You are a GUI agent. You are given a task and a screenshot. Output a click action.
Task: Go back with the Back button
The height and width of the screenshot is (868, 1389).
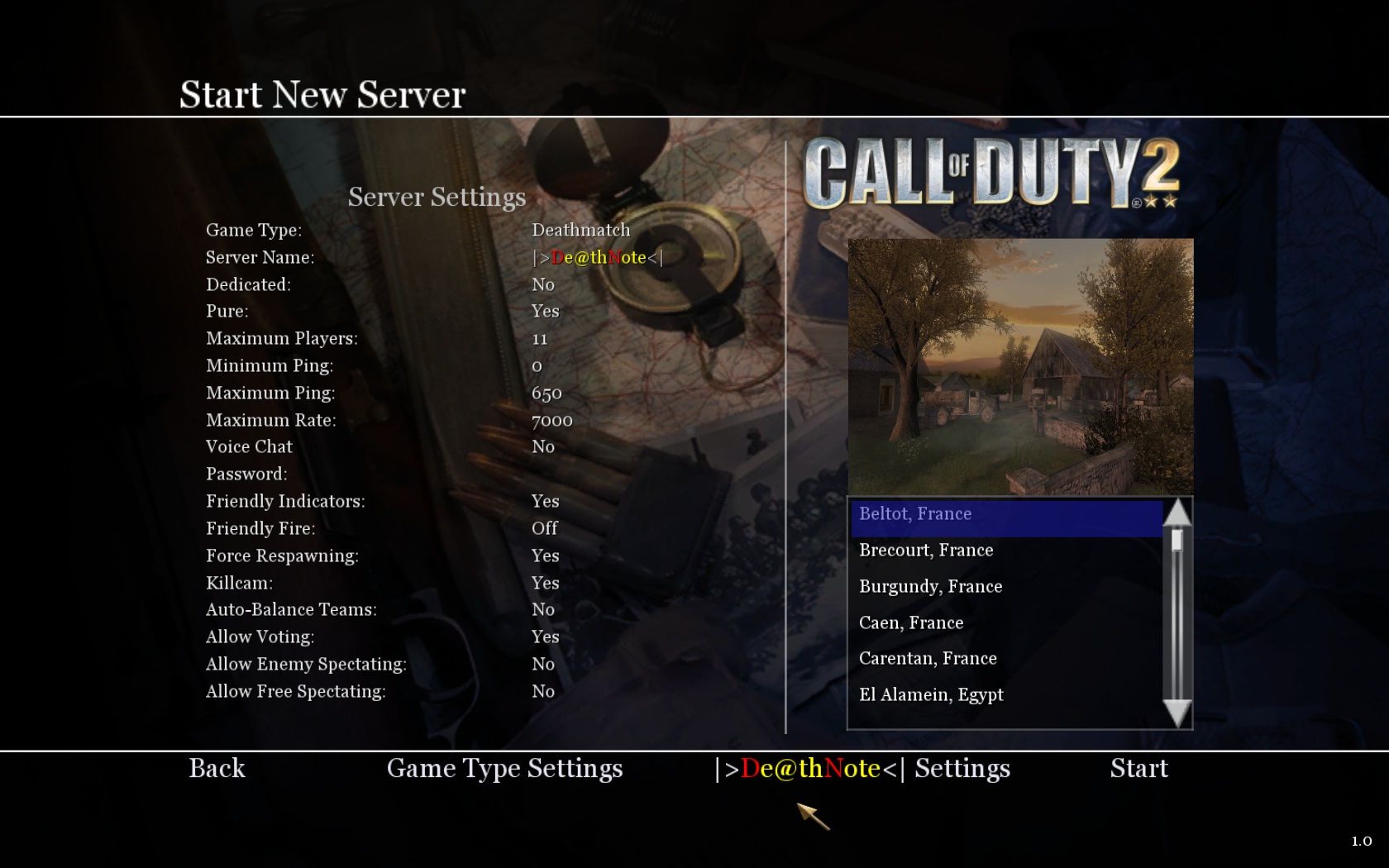(x=217, y=768)
